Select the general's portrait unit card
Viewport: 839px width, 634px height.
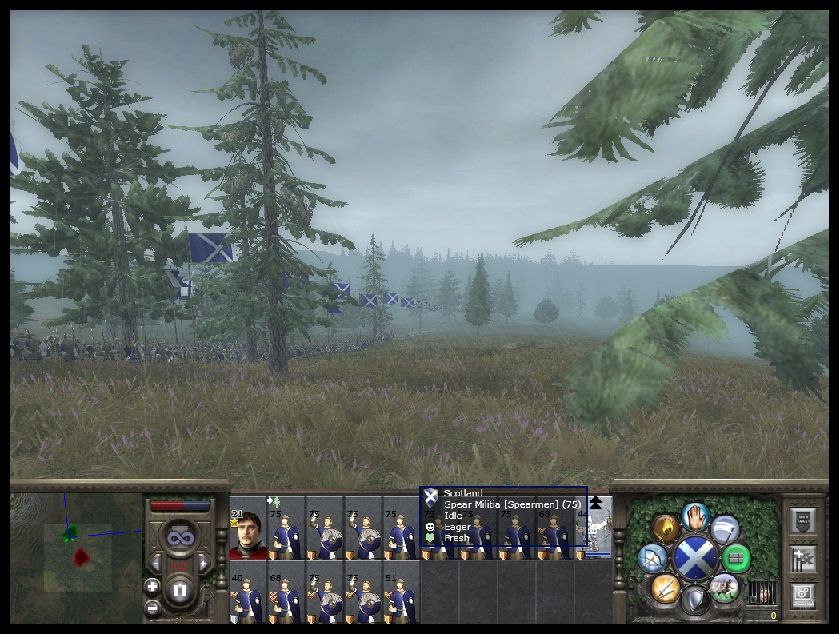coord(248,535)
